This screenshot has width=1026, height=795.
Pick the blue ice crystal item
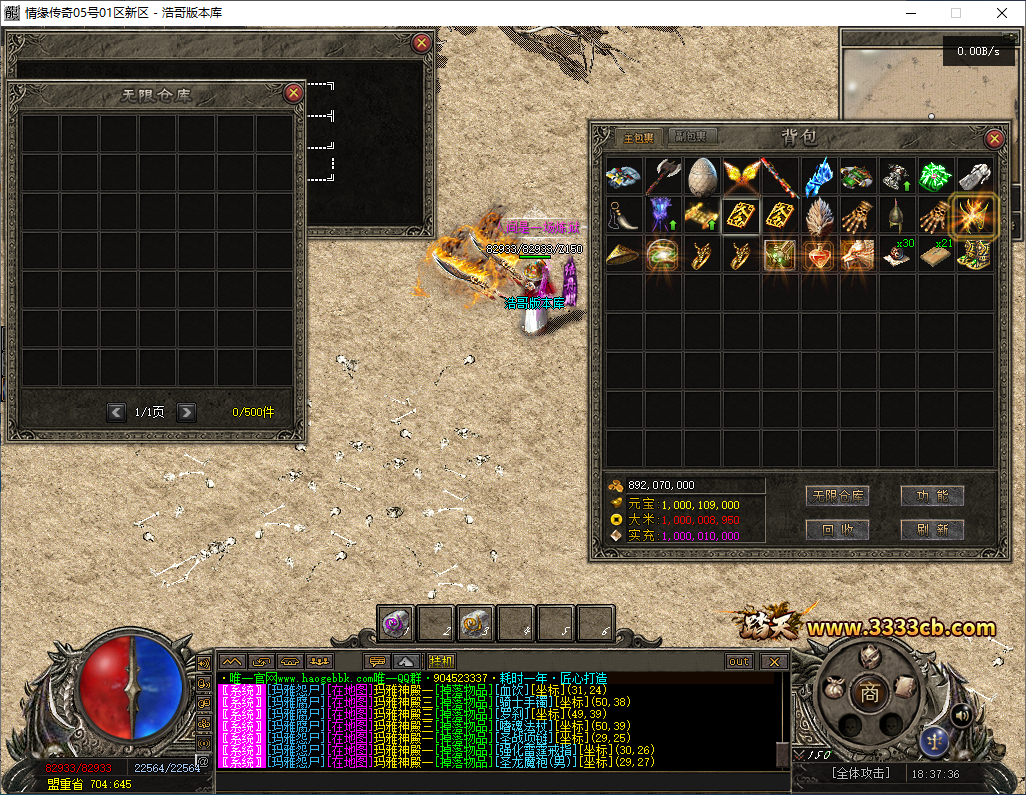pyautogui.click(x=819, y=176)
